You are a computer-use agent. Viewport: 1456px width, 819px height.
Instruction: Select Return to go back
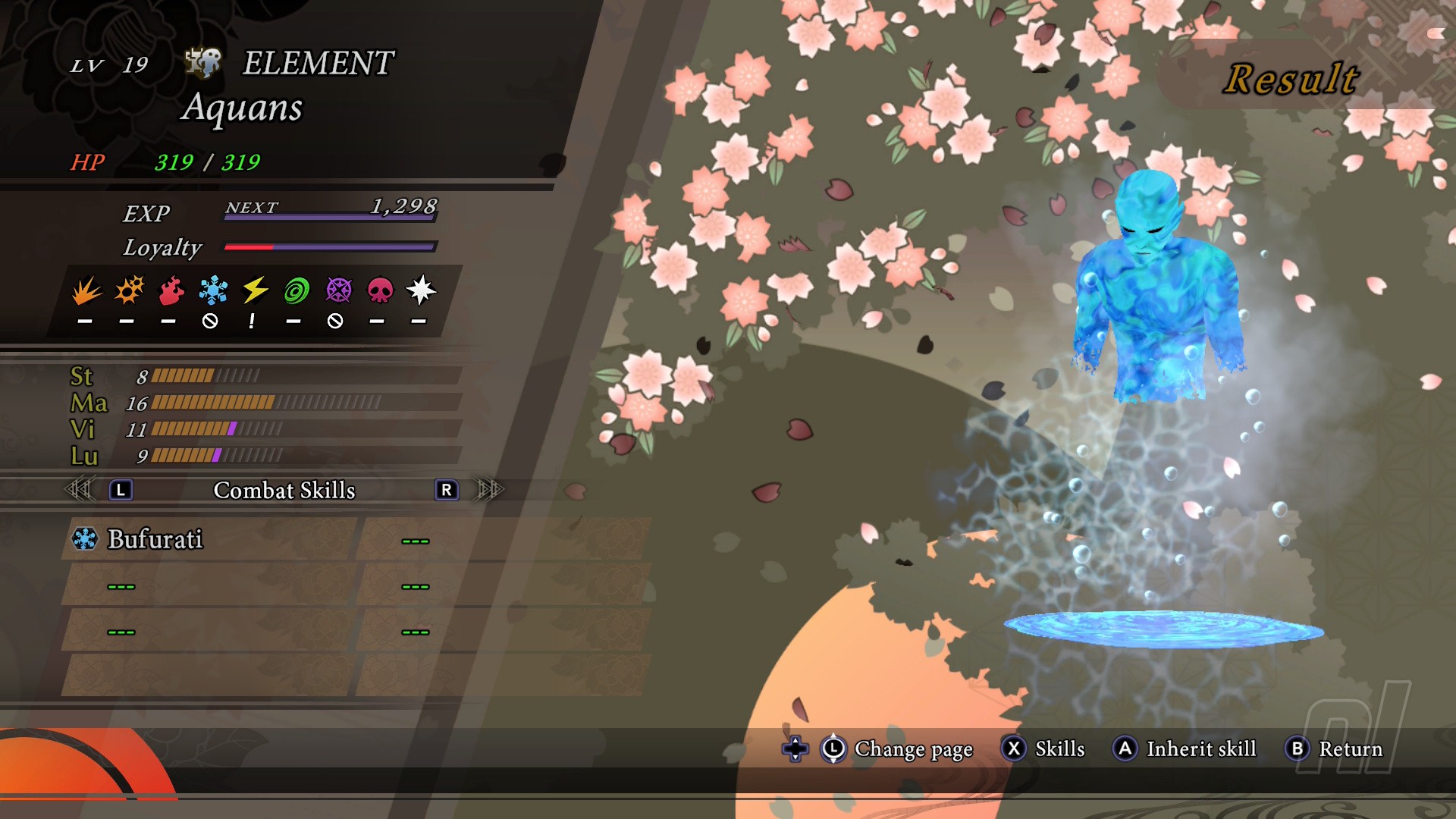click(1335, 749)
